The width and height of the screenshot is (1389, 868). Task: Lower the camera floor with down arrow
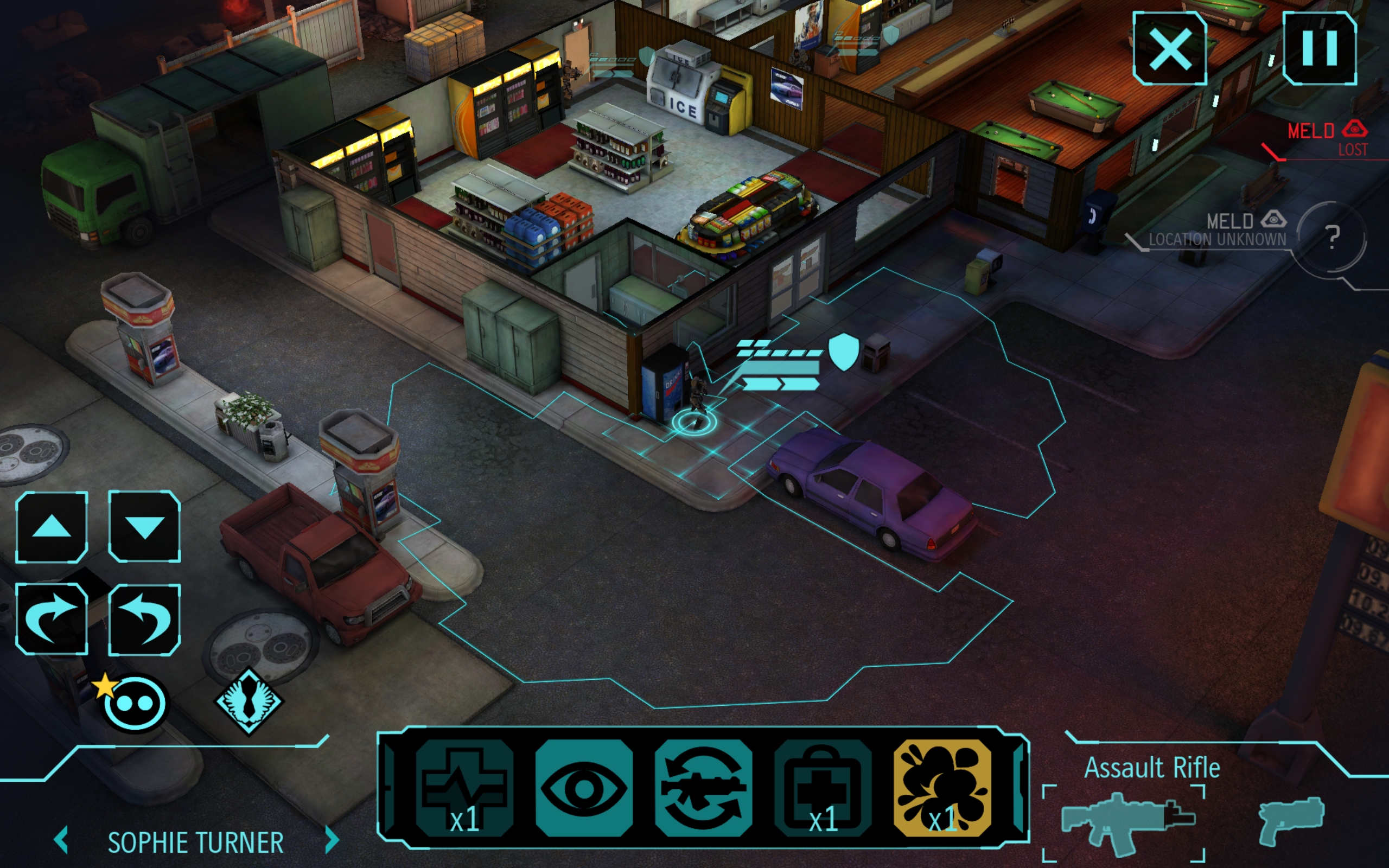pos(144,526)
